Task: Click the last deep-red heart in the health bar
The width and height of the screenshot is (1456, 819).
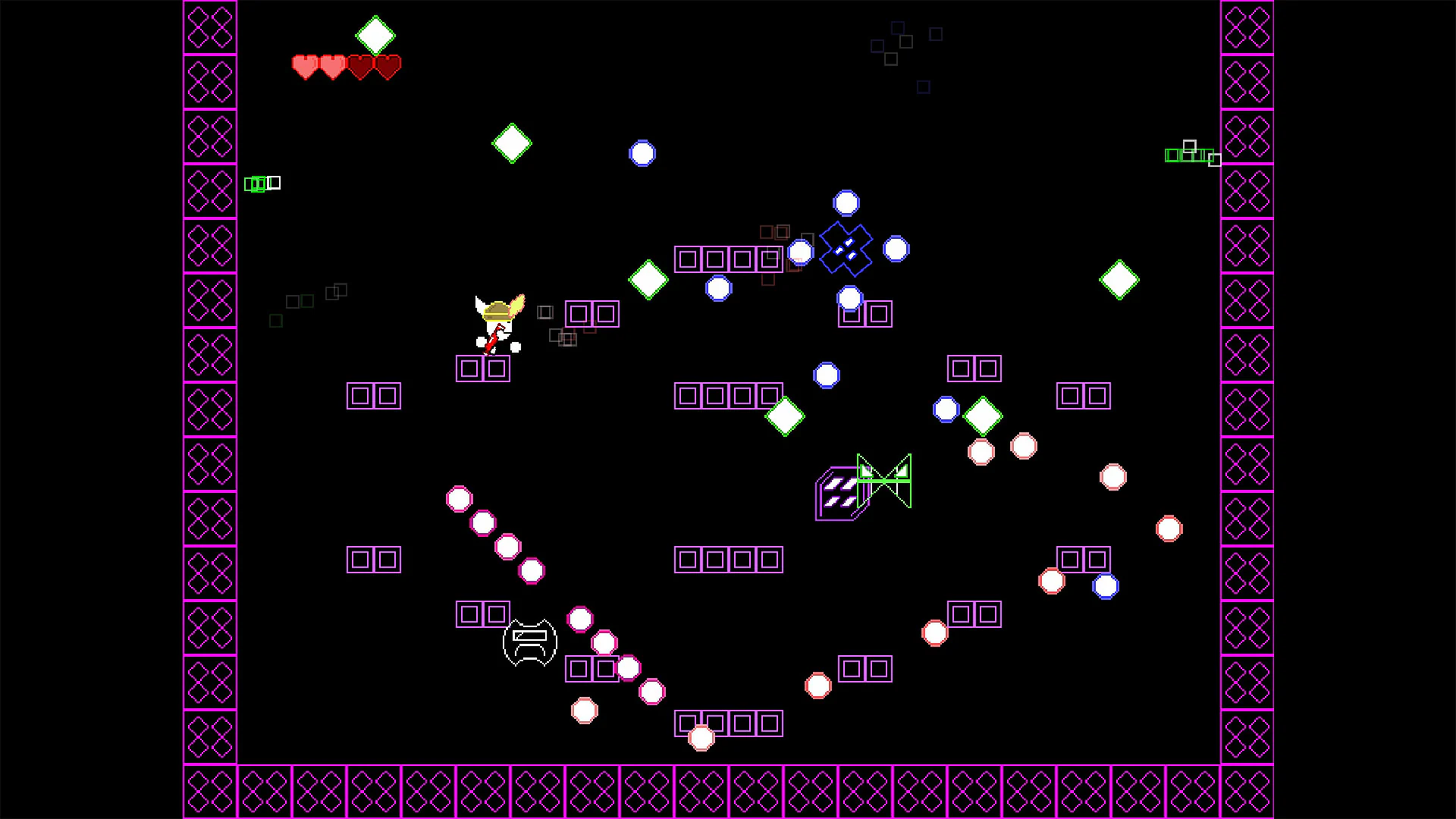Action: click(x=387, y=68)
